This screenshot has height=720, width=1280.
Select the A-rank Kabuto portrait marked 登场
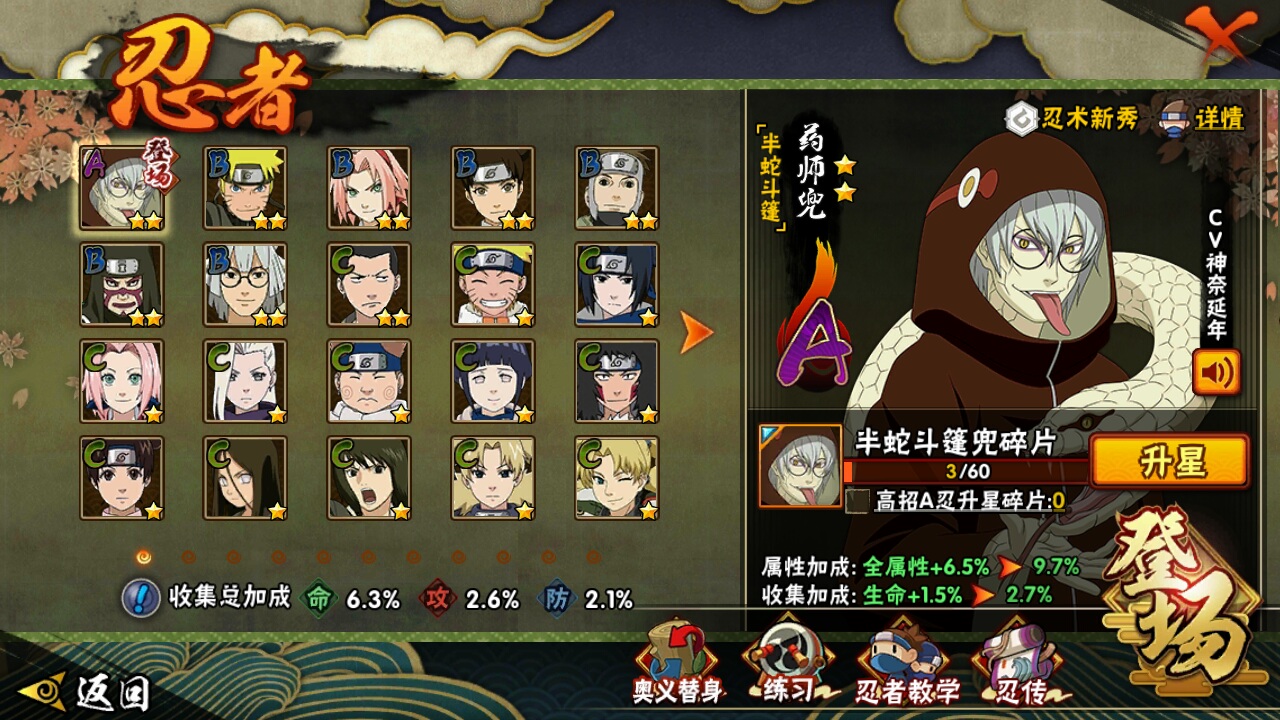coord(123,188)
